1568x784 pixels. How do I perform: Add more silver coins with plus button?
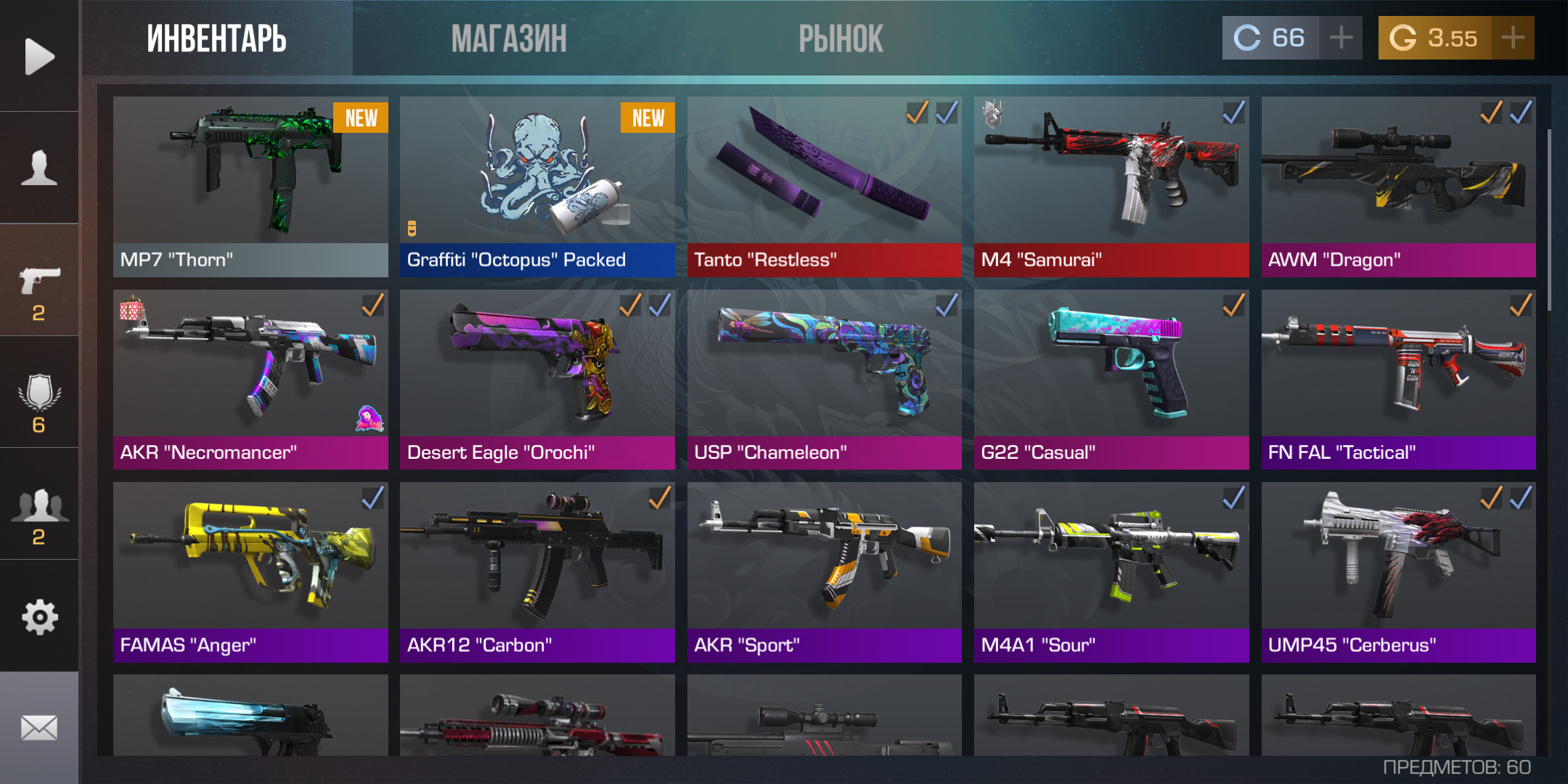pos(1341,38)
